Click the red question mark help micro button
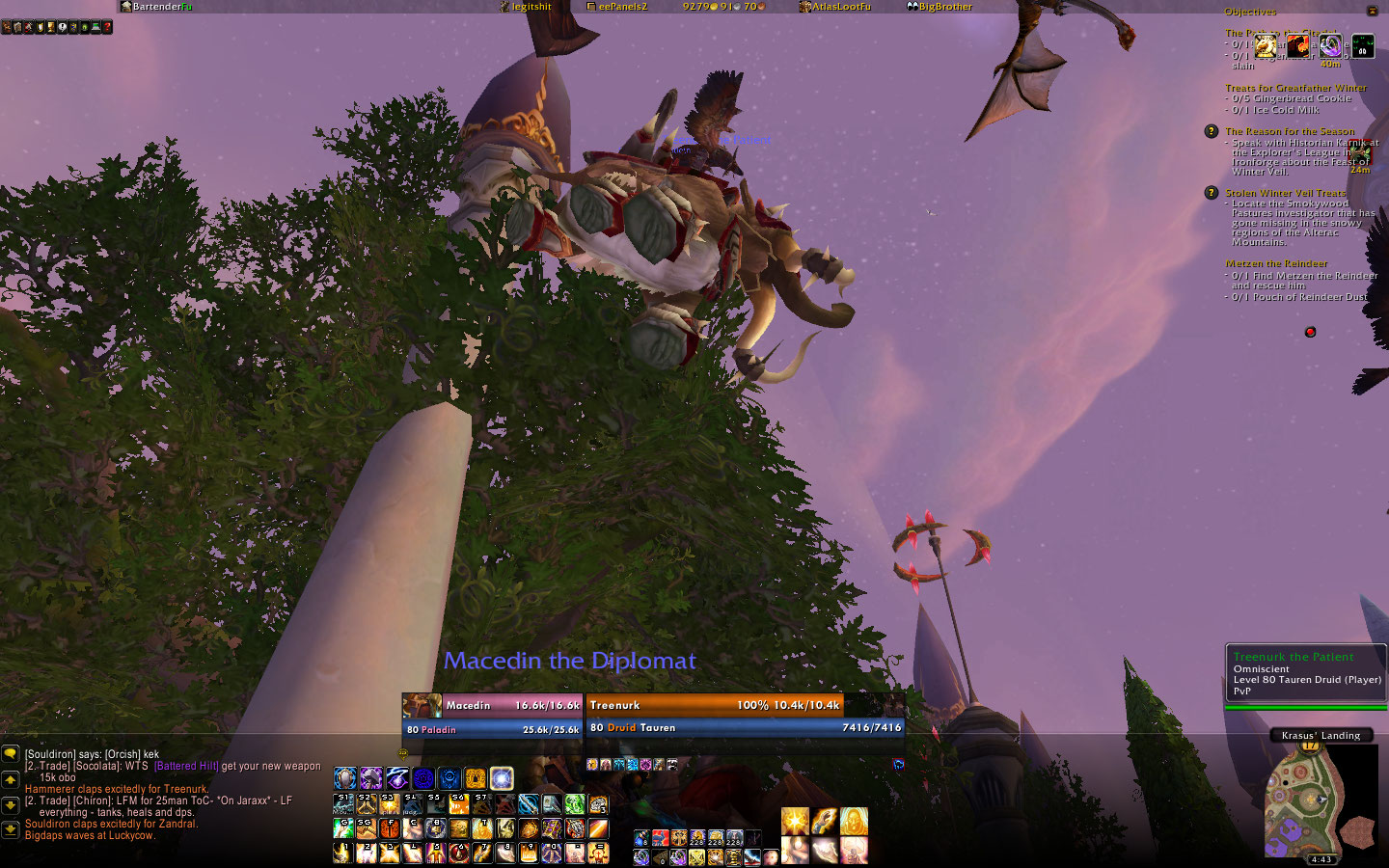The width and height of the screenshot is (1389, 868). click(x=107, y=27)
